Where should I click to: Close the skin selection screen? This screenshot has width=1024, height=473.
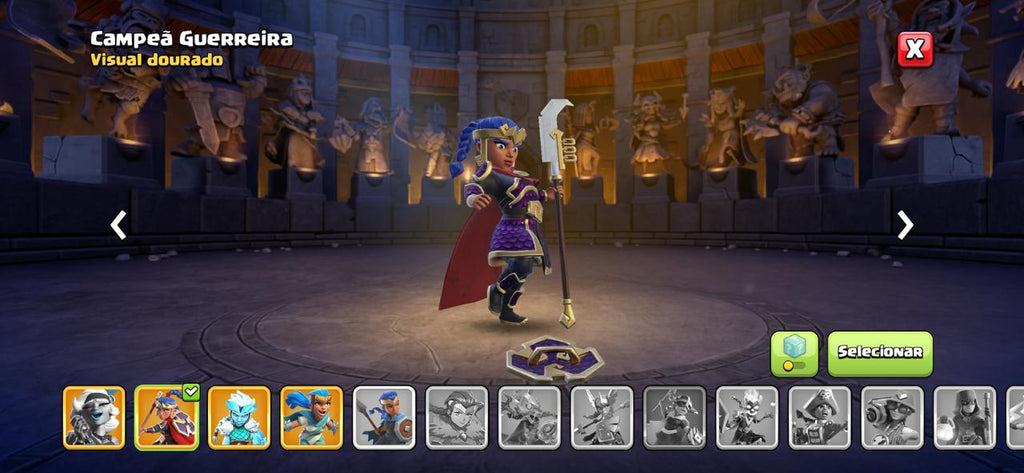point(914,49)
